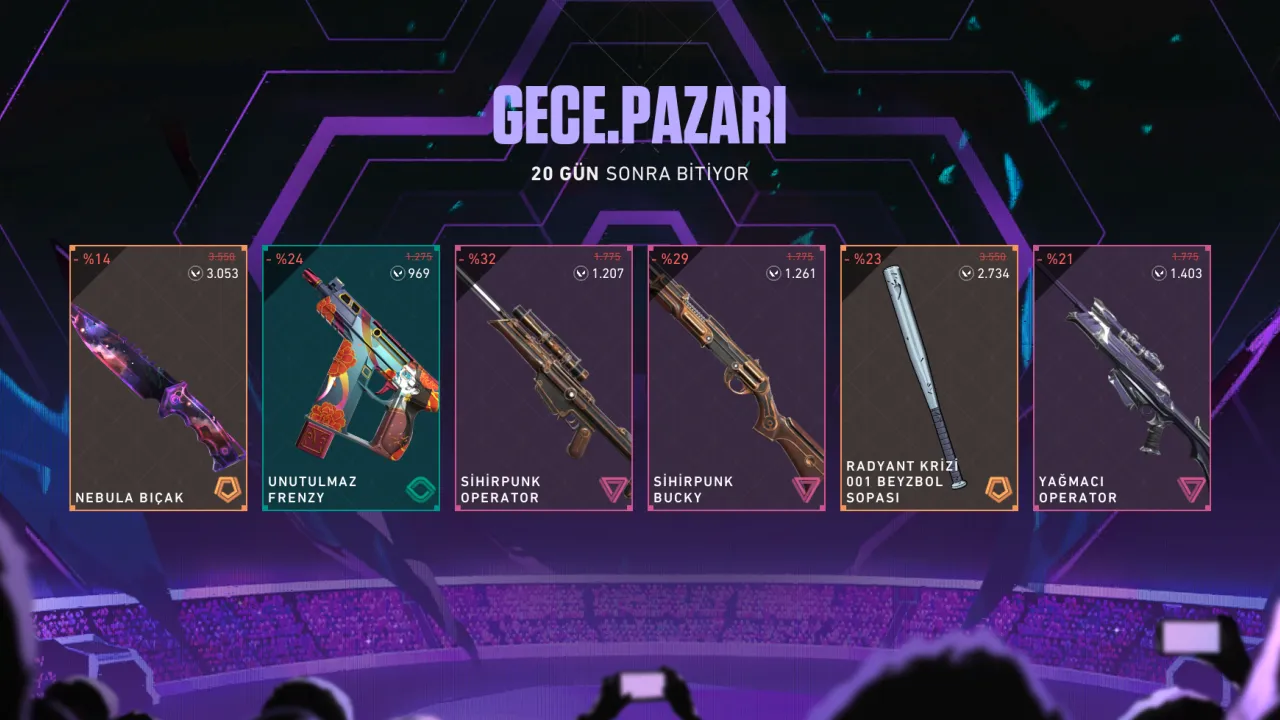Open the Sihirpunk Operator offer
The width and height of the screenshot is (1280, 720).
[544, 378]
